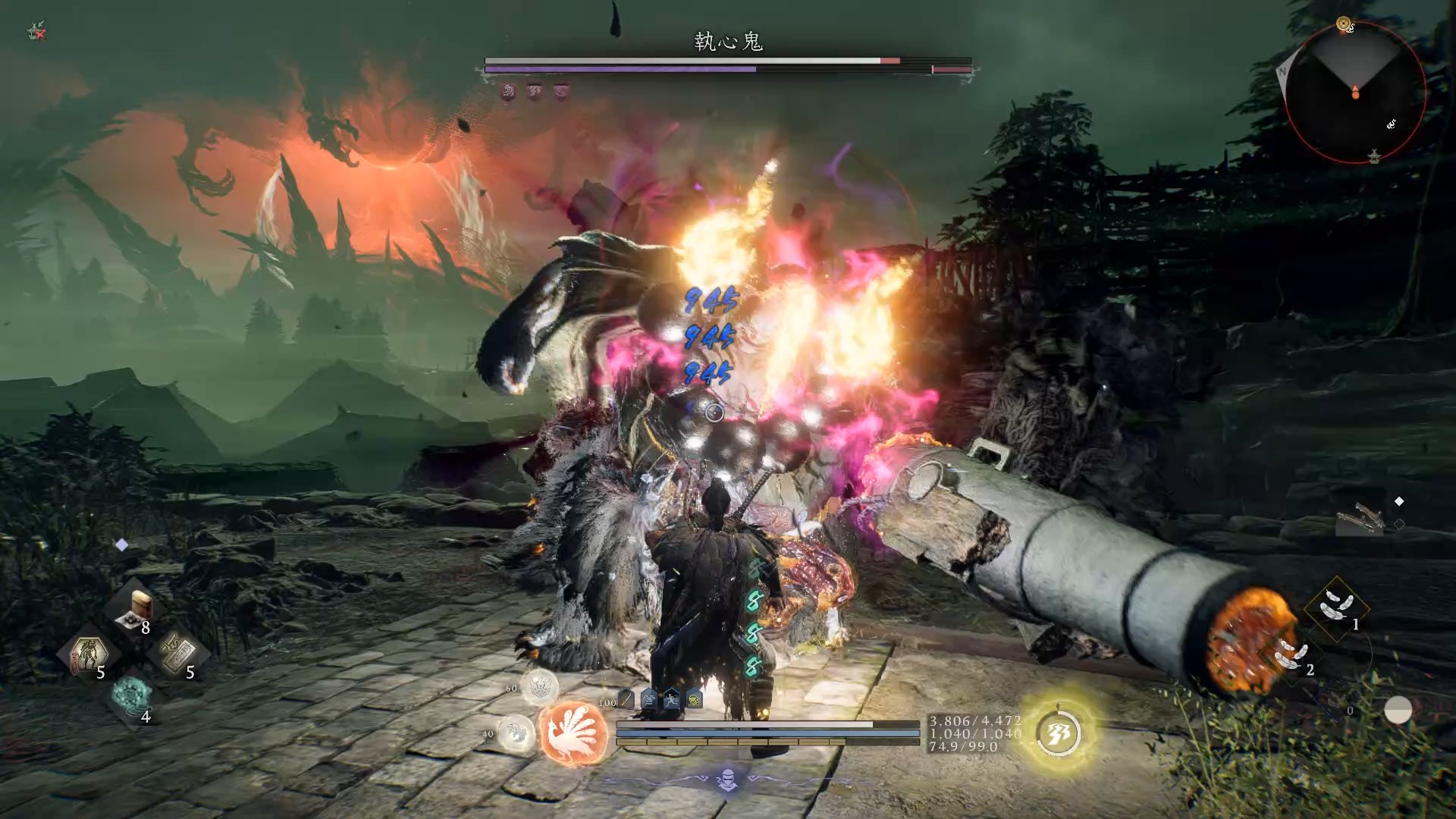Click the dual weapons icon
The image size is (1456, 819).
(x=1363, y=519)
